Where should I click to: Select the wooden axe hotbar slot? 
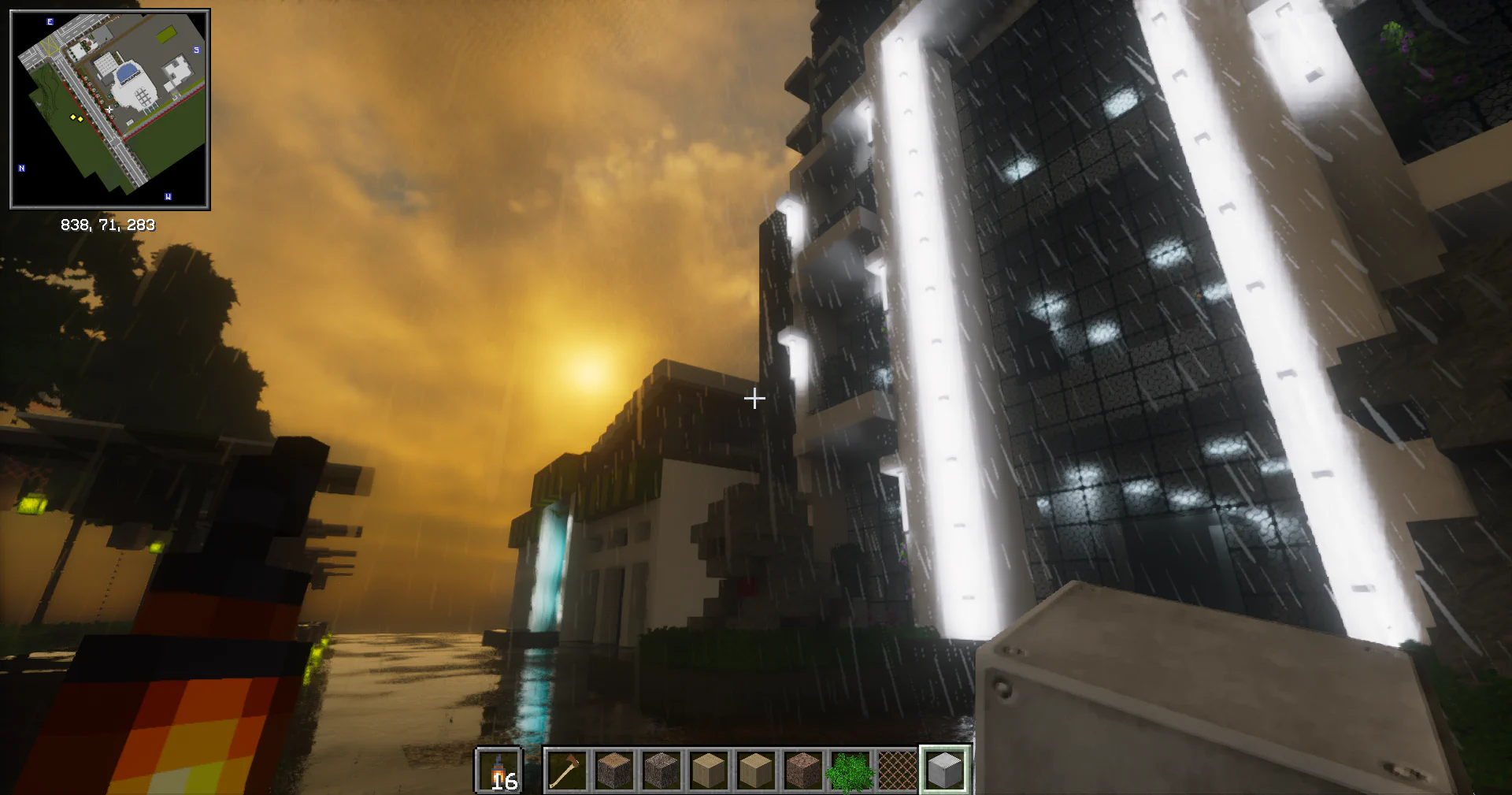pyautogui.click(x=566, y=770)
